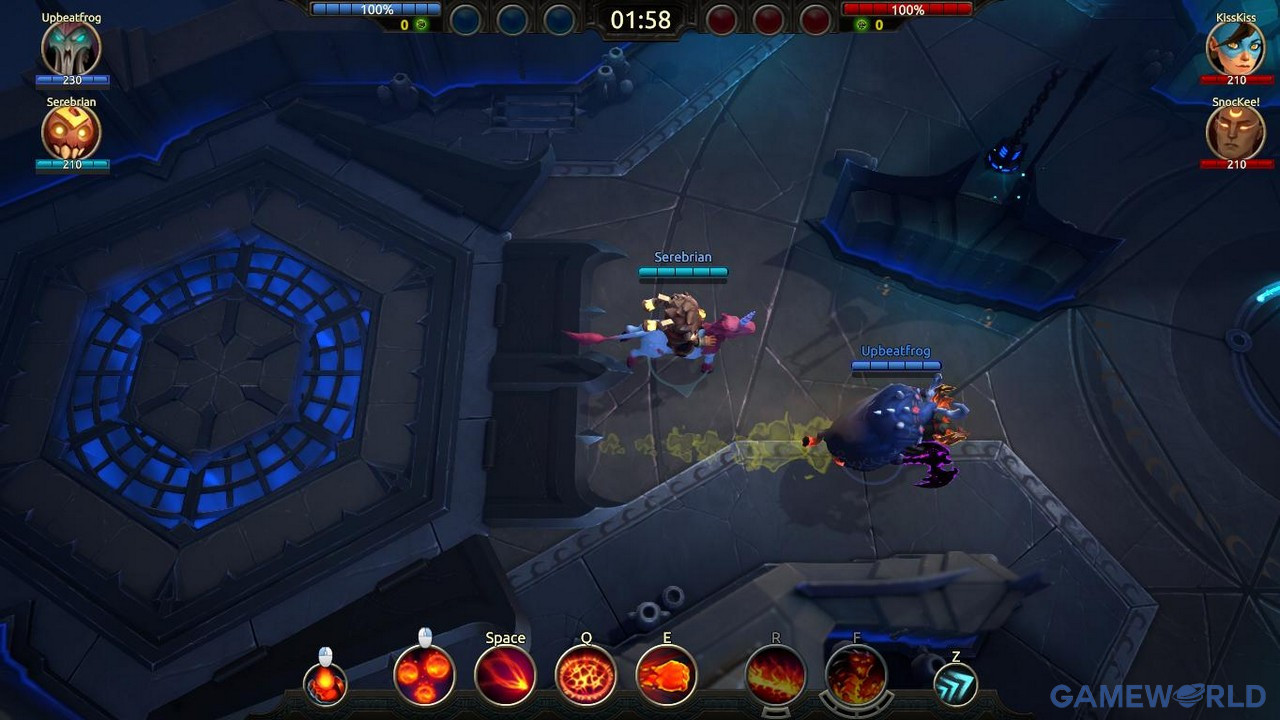Image resolution: width=1280 pixels, height=720 pixels.
Task: Click Serebrian's name label above the character
Action: (681, 256)
